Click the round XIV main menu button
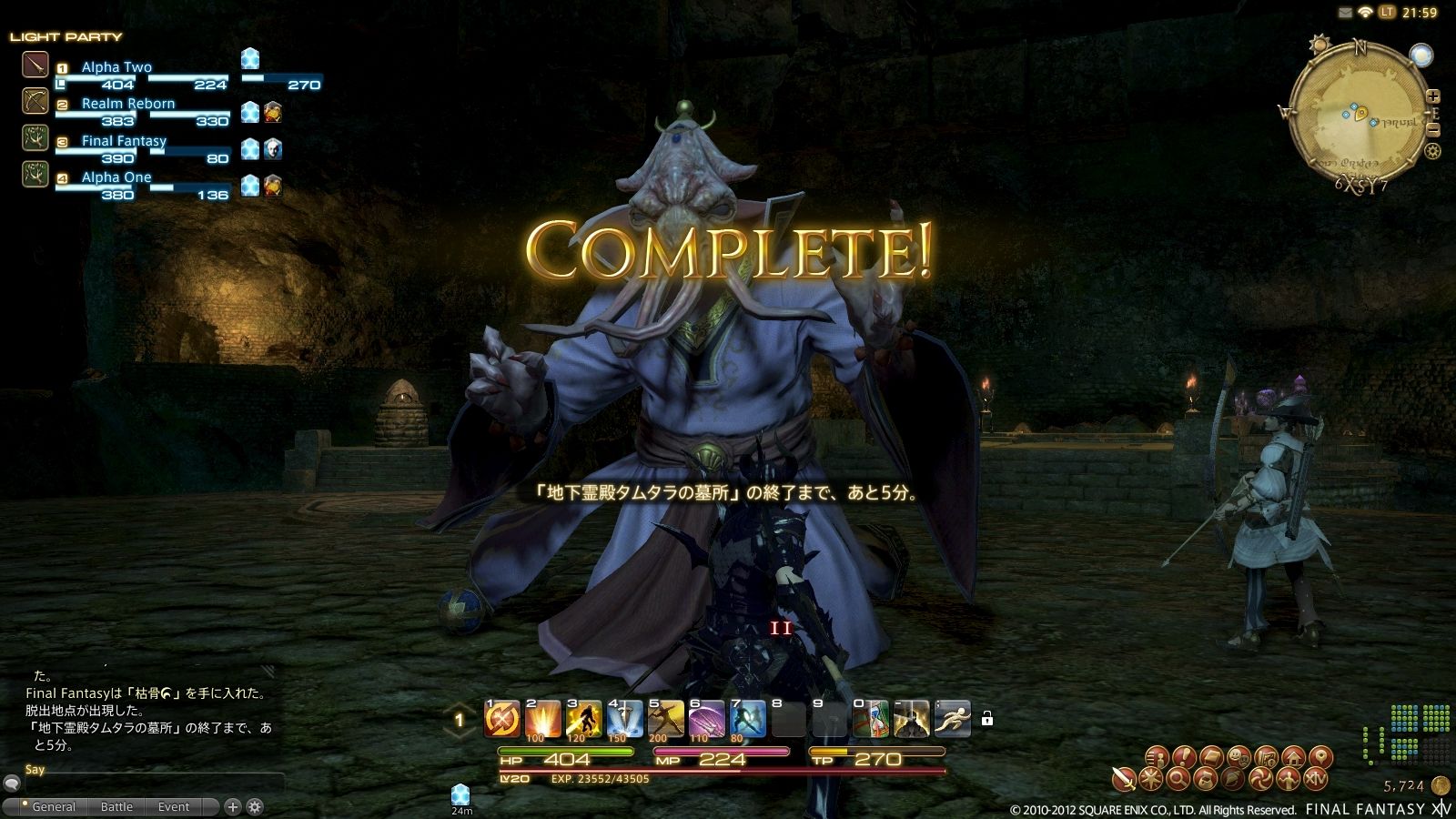1456x819 pixels. 1316,779
